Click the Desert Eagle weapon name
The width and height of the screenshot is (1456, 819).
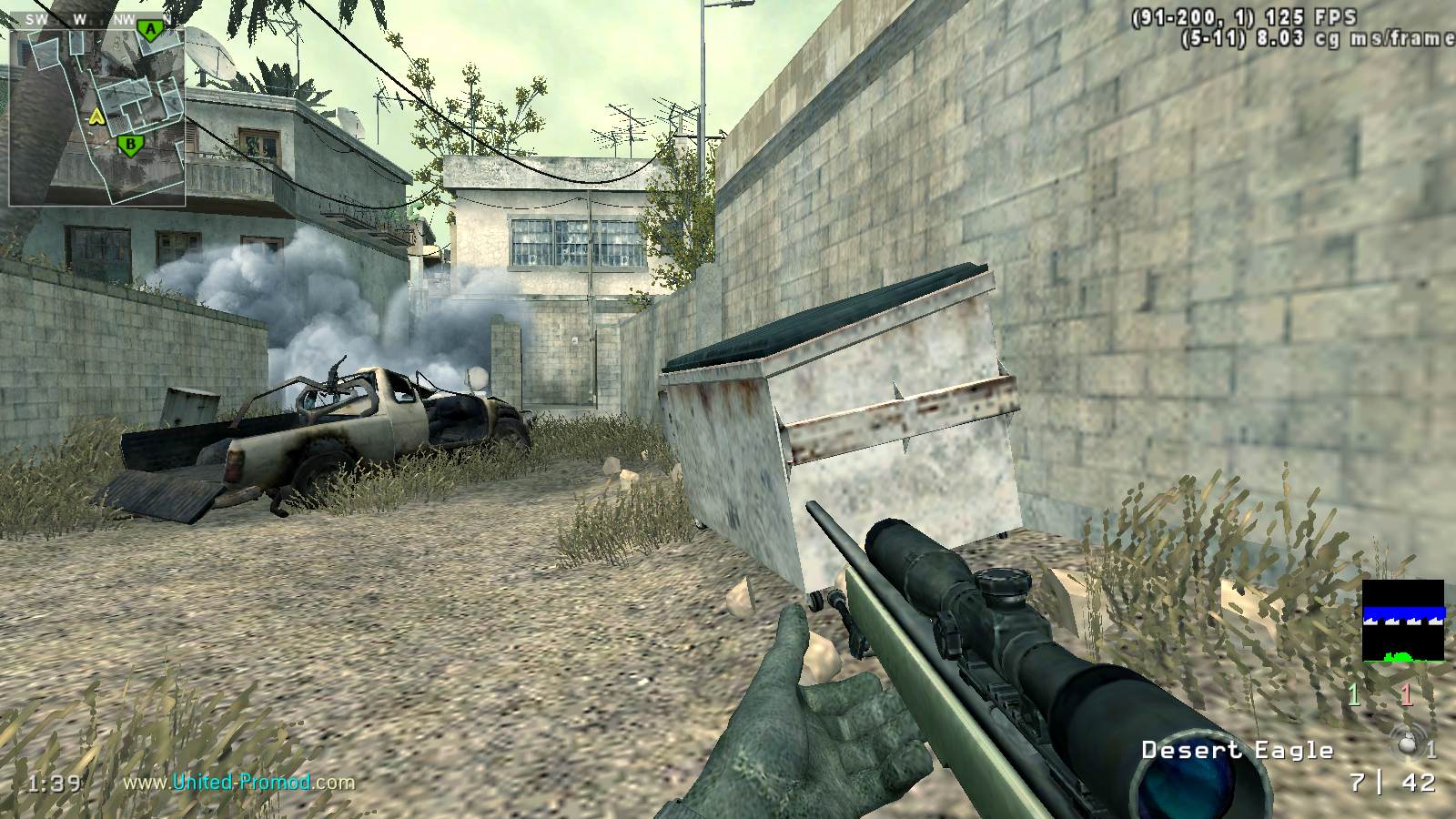click(1237, 750)
